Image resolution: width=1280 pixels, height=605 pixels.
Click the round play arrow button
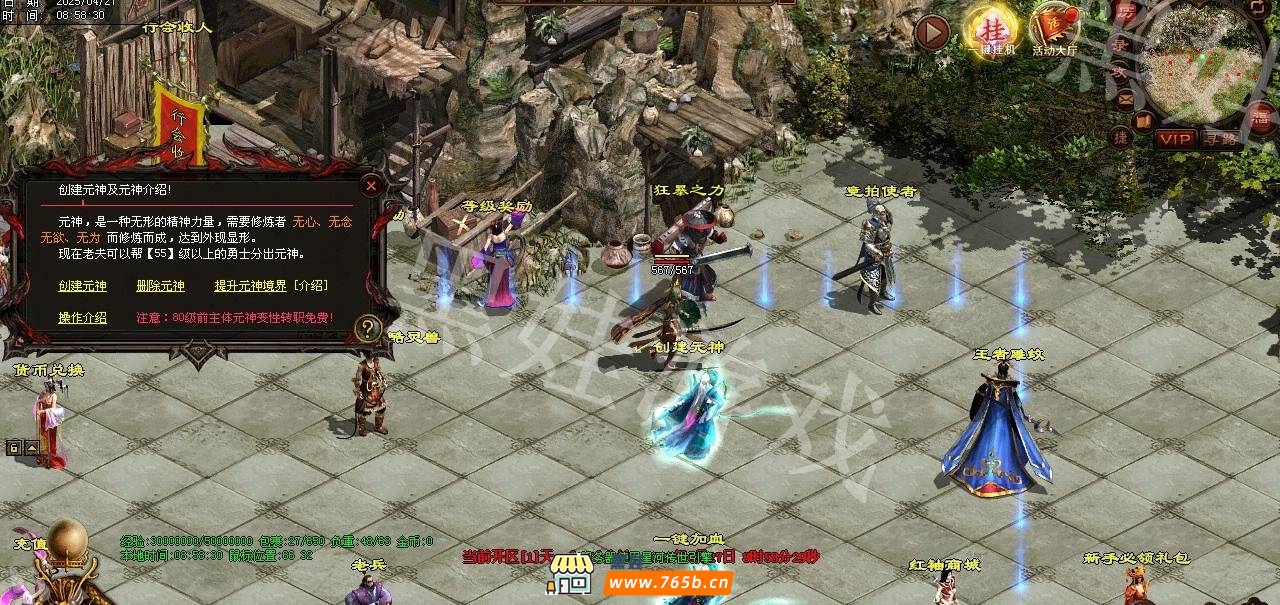pos(932,33)
